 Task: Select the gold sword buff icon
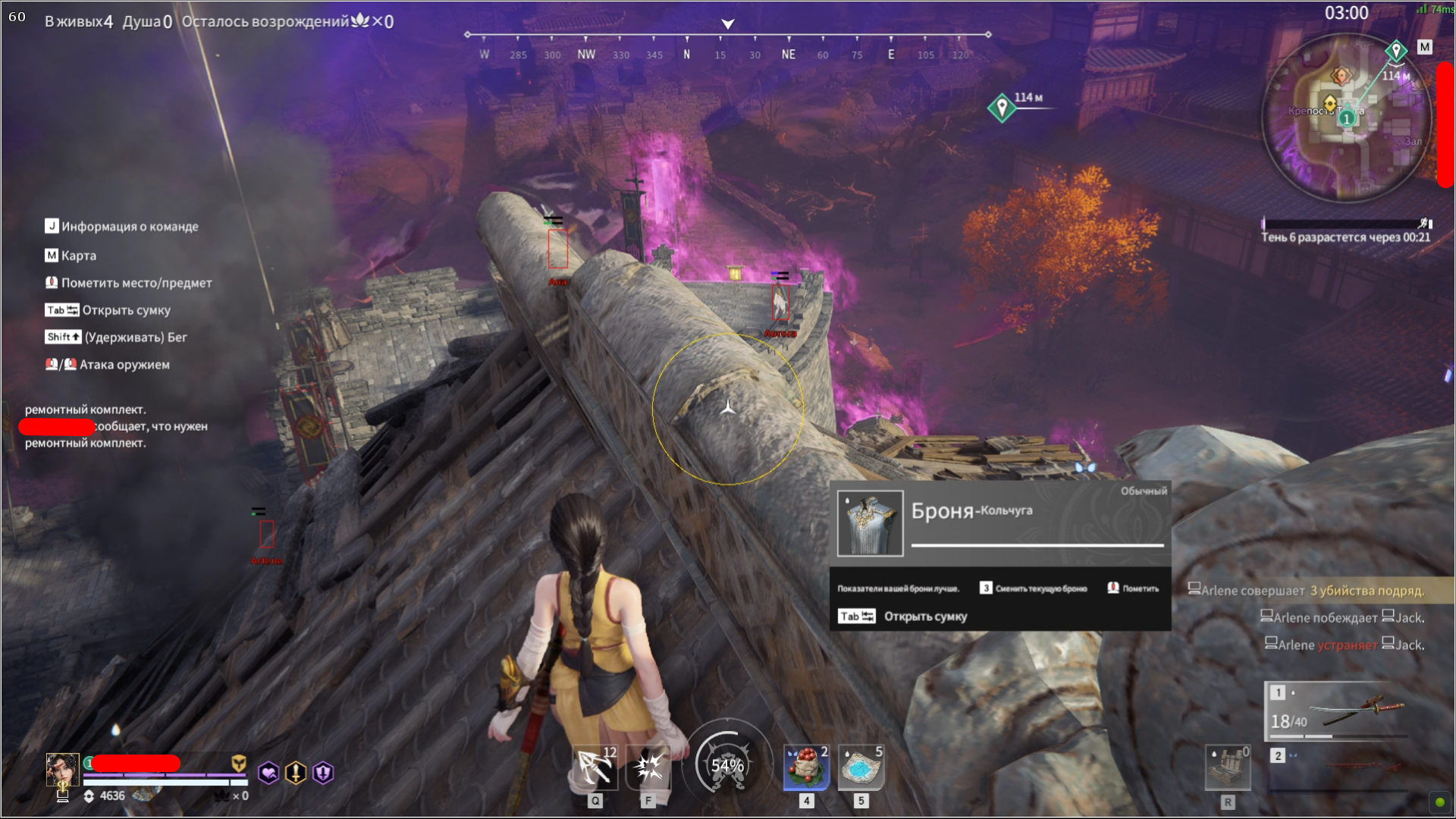tap(296, 773)
